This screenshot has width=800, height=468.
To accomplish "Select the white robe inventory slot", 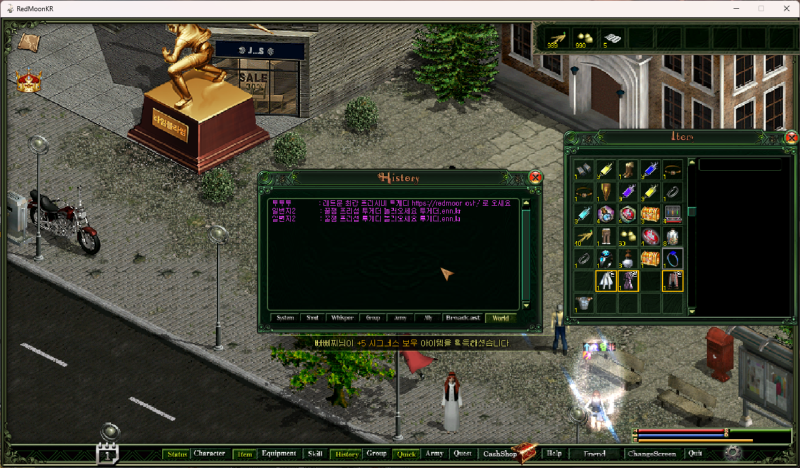I will coord(606,282).
